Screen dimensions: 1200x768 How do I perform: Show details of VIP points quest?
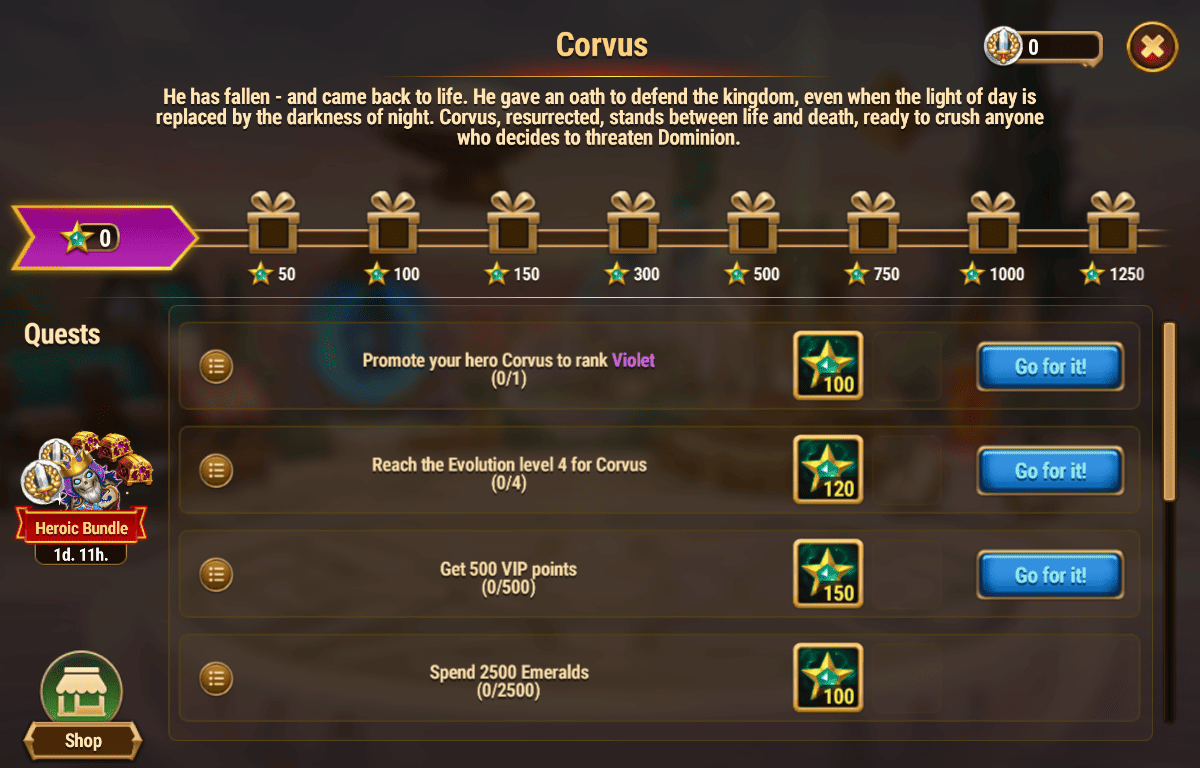click(x=216, y=574)
